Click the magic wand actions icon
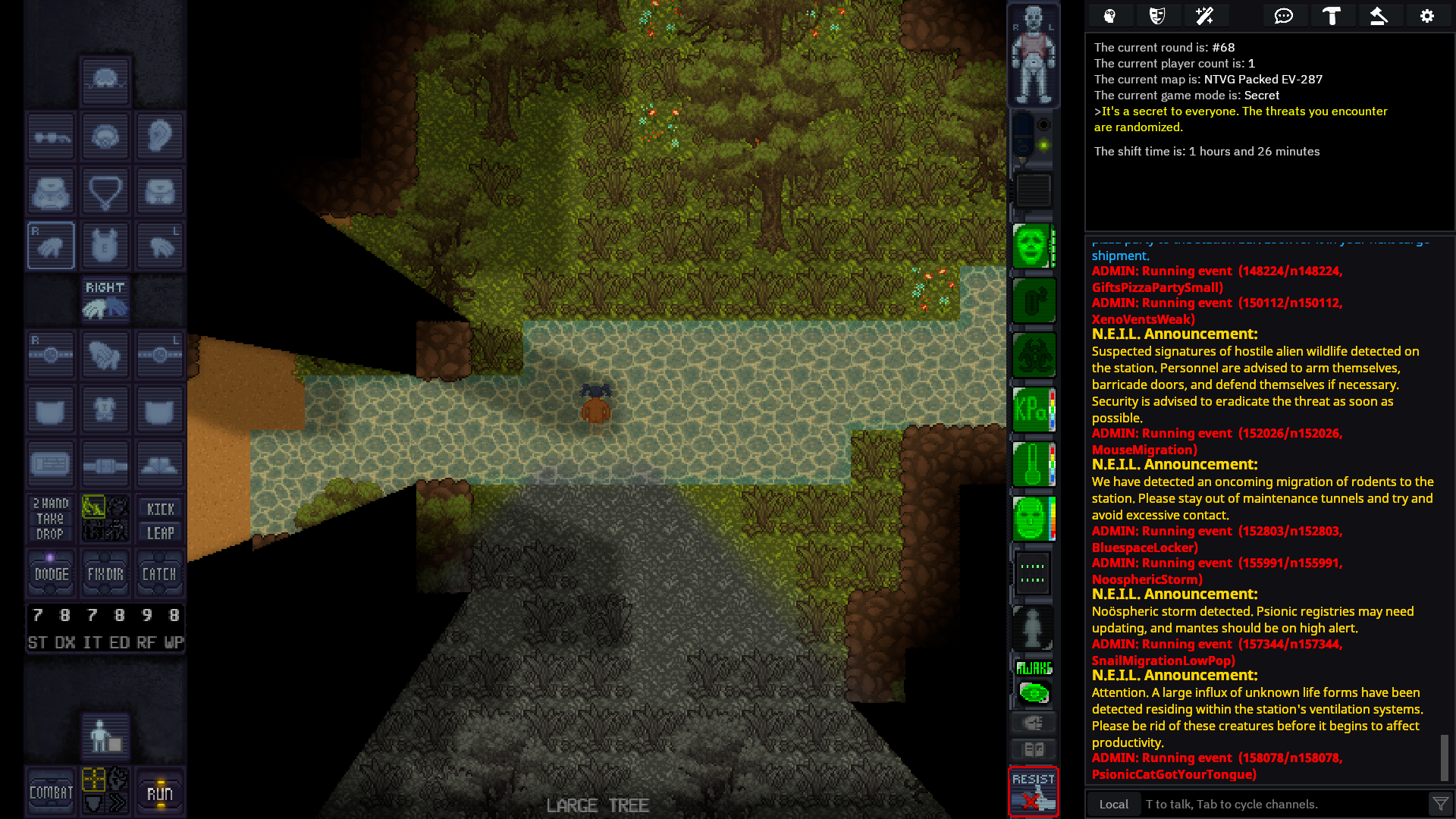Image resolution: width=1456 pixels, height=819 pixels. click(1204, 16)
